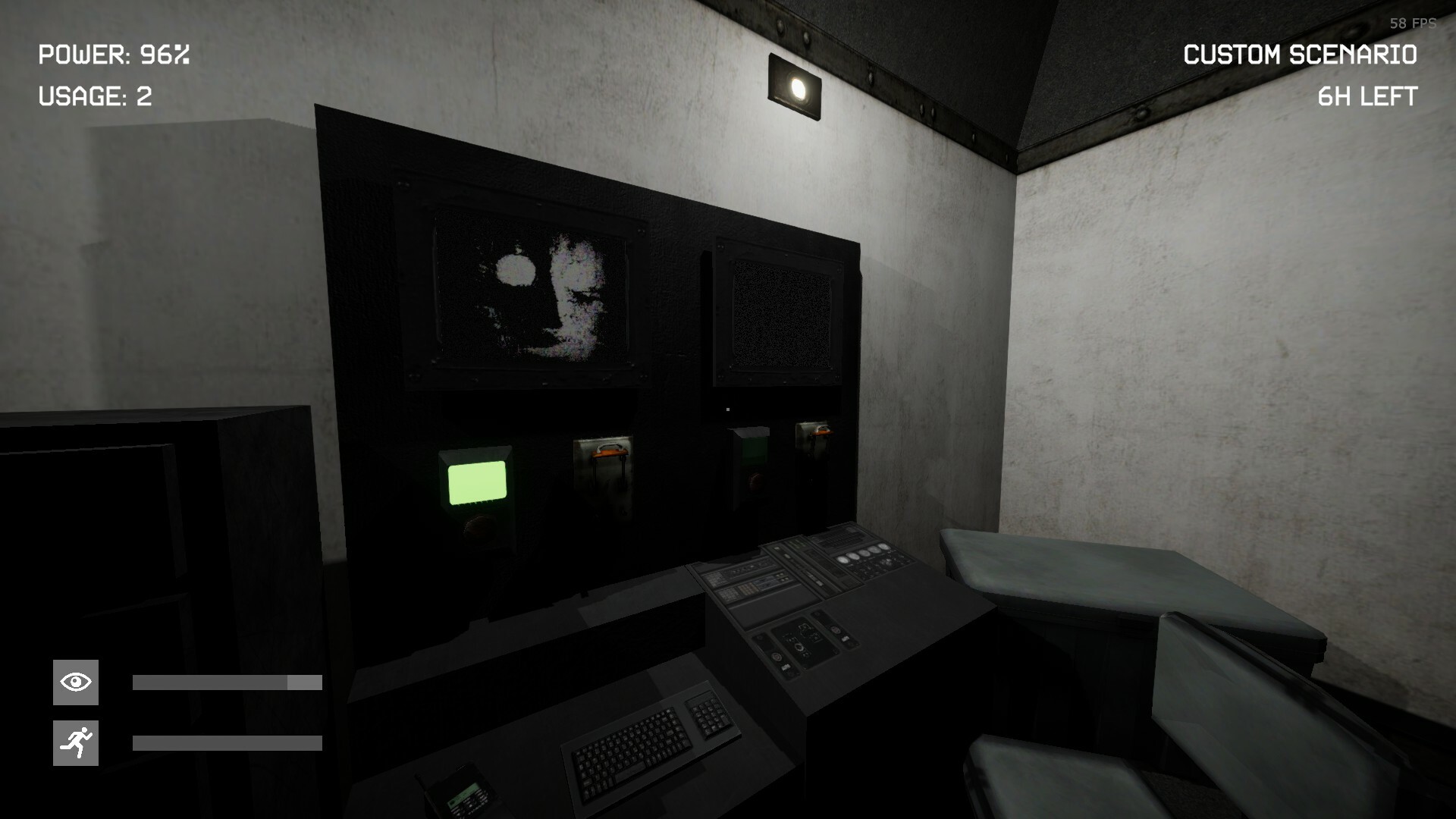Click the blank right-hand monitor
Screen dimensions: 1456x819
tap(773, 311)
